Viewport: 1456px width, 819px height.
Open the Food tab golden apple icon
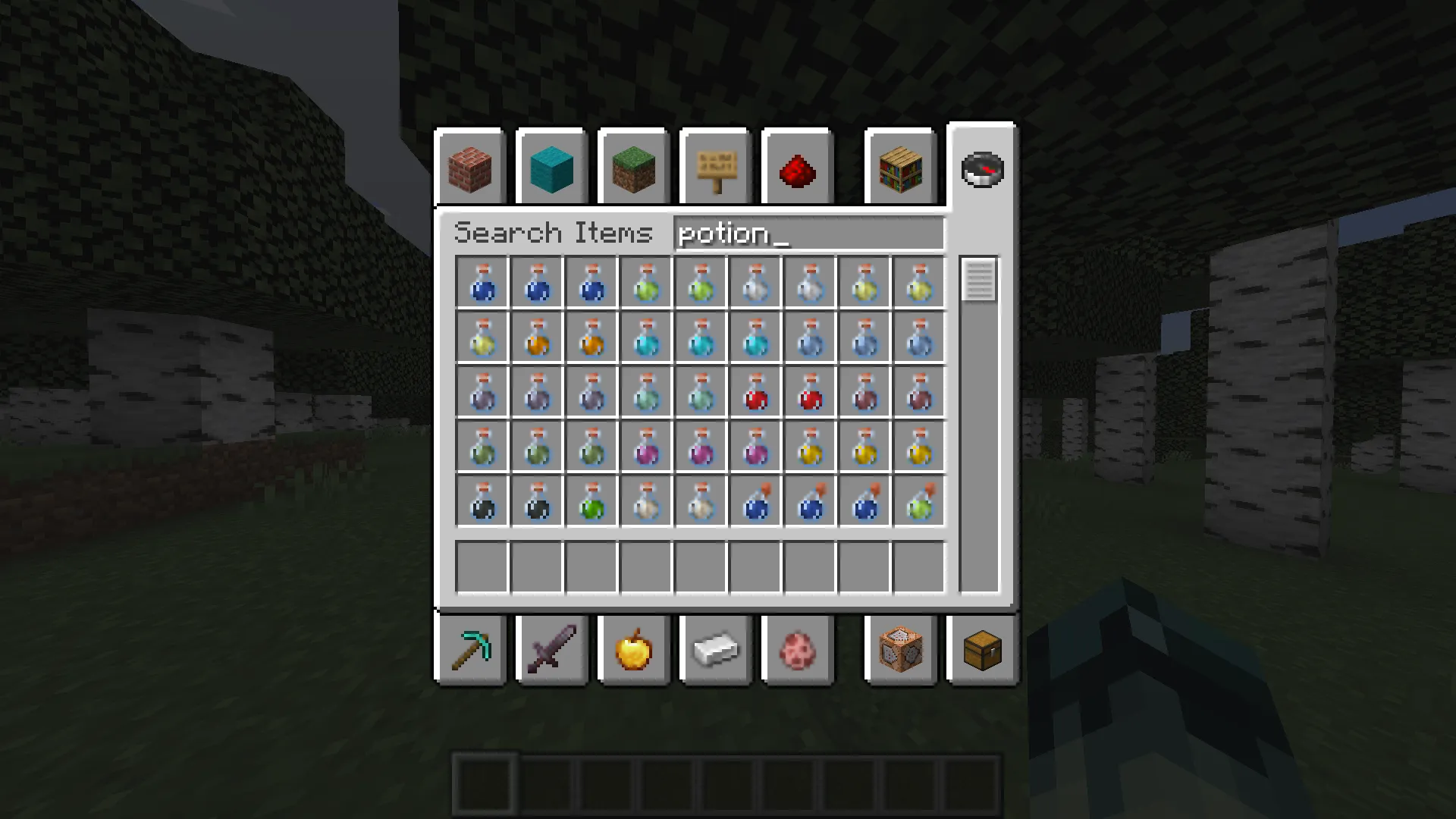click(x=633, y=650)
